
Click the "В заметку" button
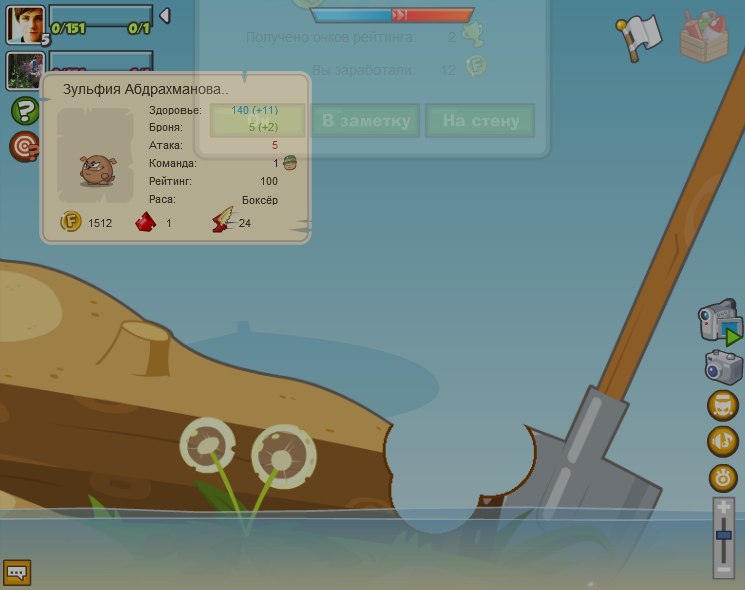point(366,121)
